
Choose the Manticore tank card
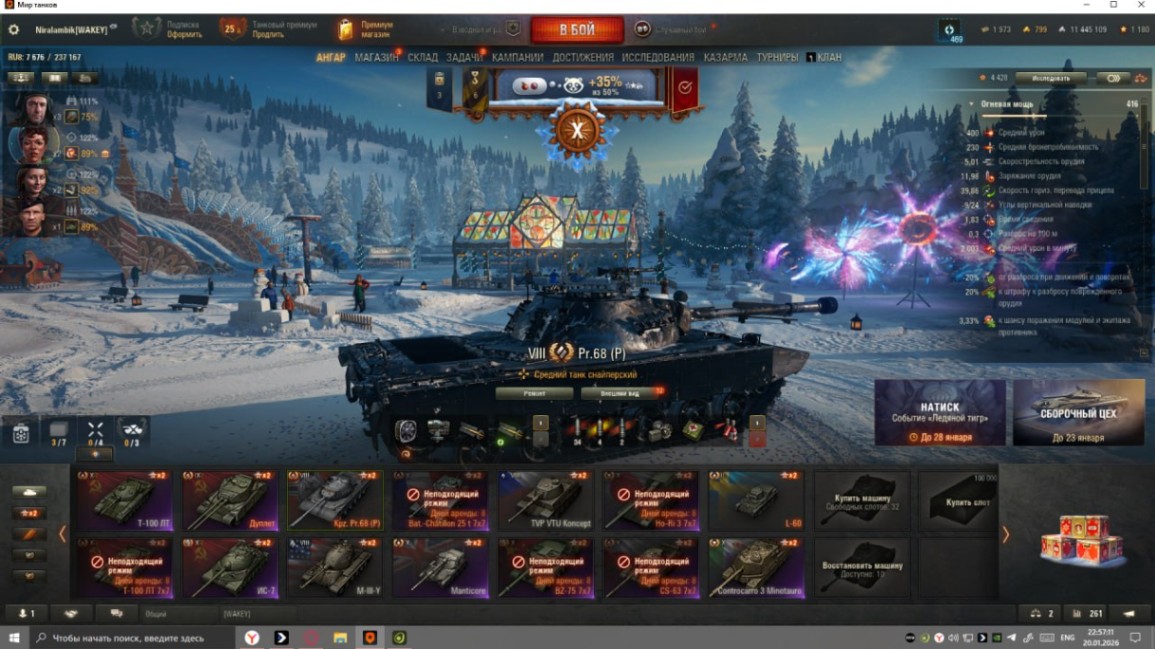pos(438,568)
